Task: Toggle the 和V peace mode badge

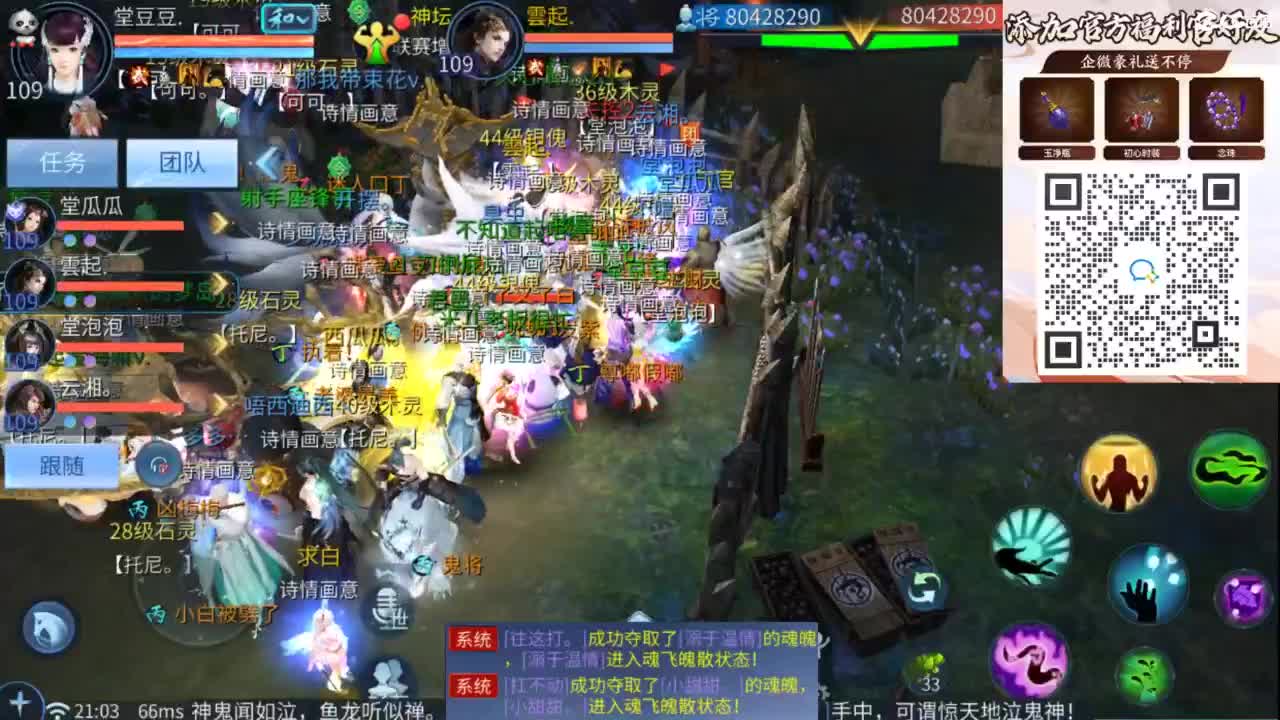Action: point(287,16)
